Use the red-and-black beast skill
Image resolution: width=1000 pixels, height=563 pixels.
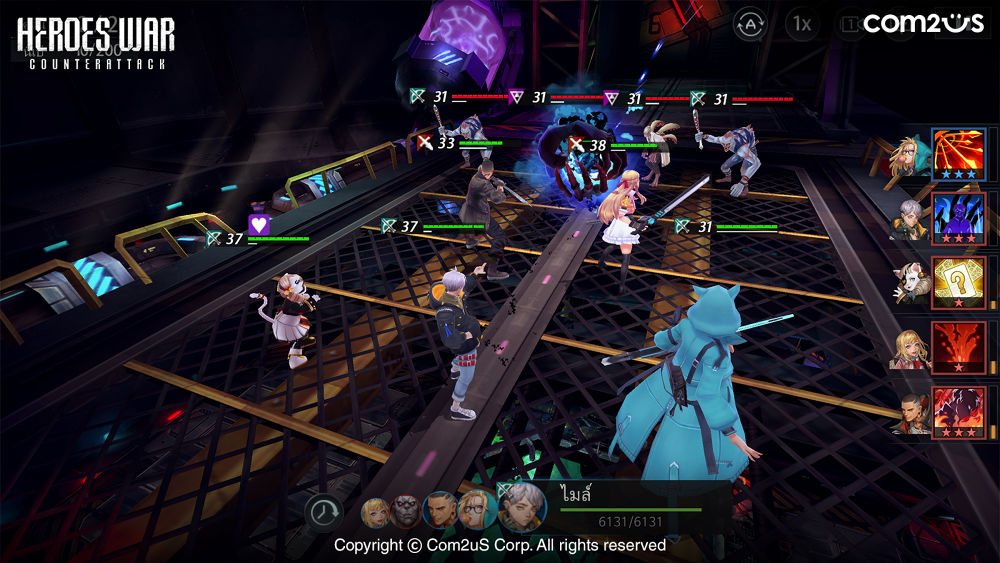(959, 412)
